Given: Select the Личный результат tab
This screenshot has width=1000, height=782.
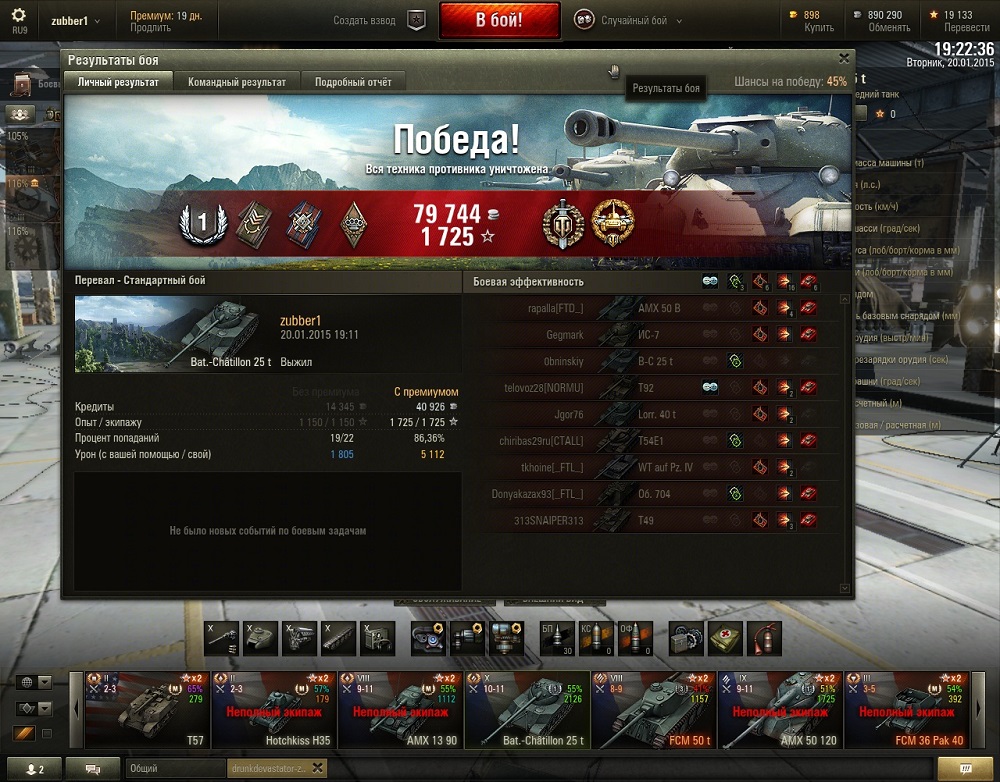Looking at the screenshot, I should [x=118, y=82].
